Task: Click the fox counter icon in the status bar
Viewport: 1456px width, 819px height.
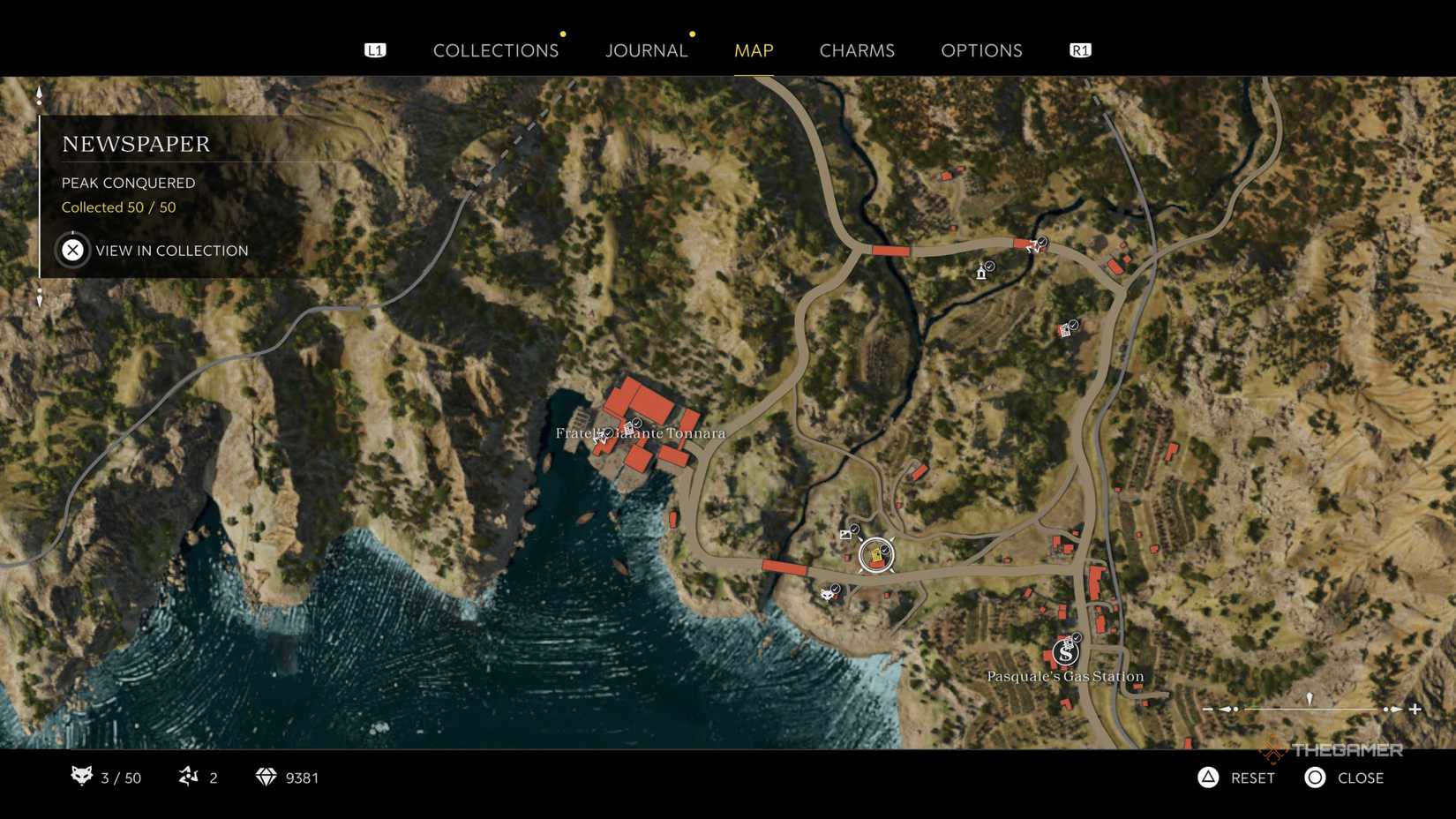Action: (82, 778)
